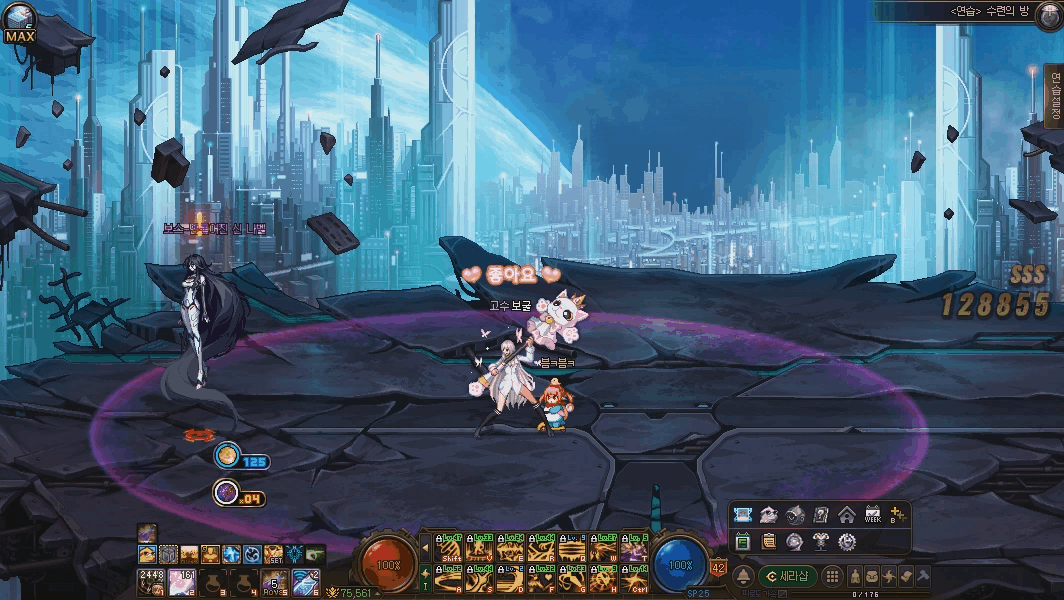This screenshot has width=1064, height=600.
Task: Click the house icon in popup menu
Action: (x=846, y=515)
